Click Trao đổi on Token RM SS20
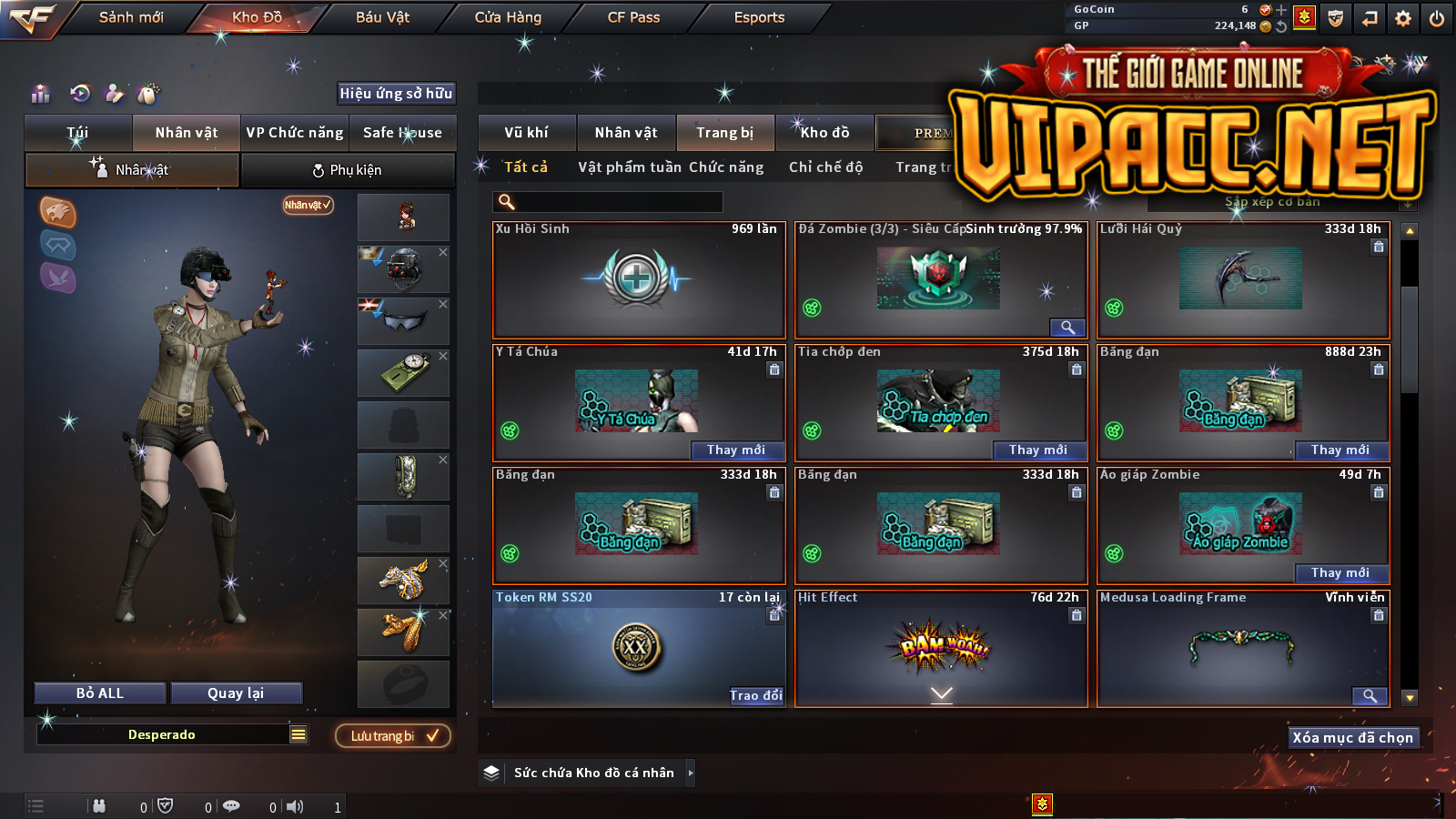The height and width of the screenshot is (819, 1456). (x=755, y=695)
